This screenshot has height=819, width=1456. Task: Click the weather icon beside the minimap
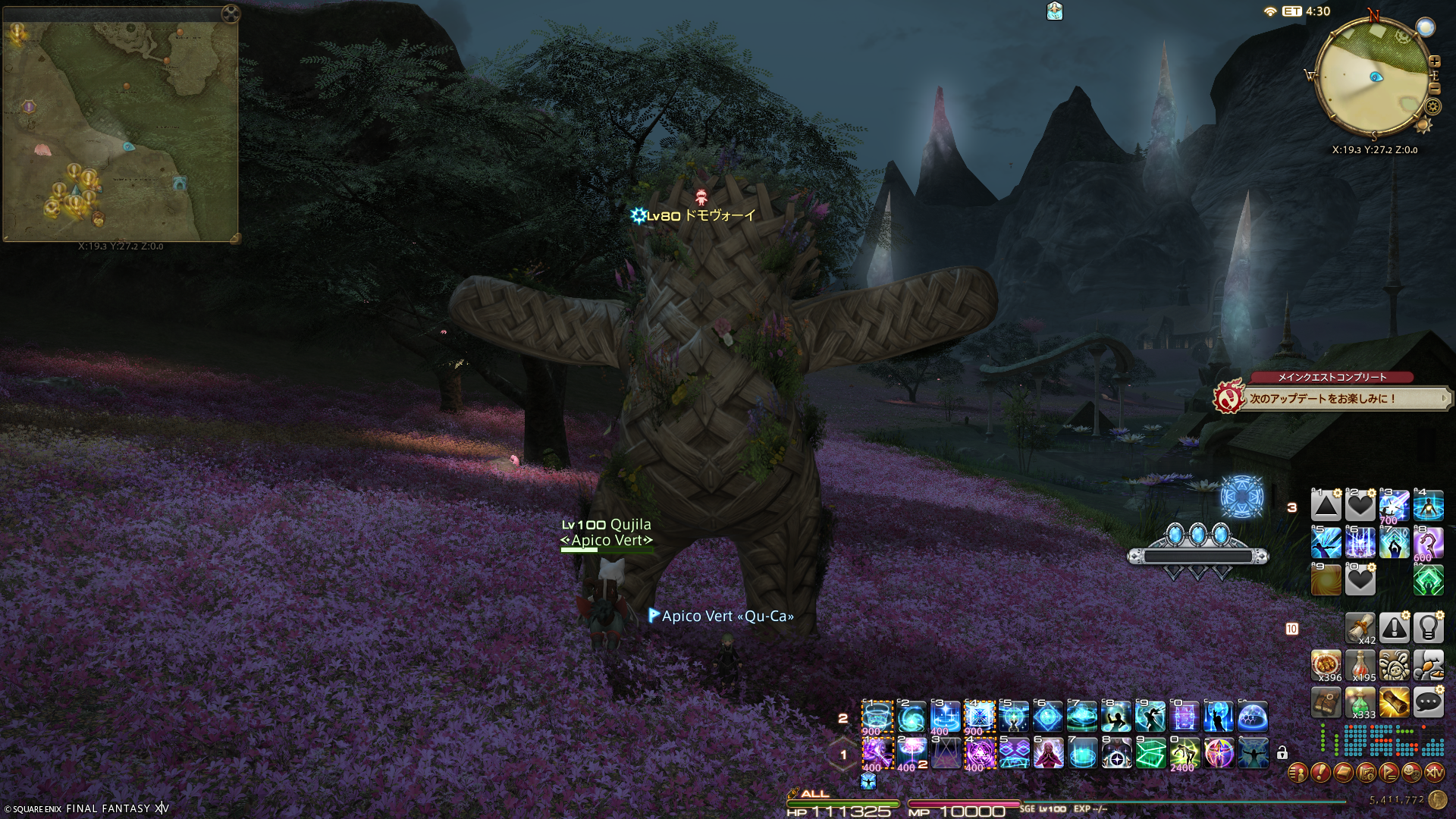click(x=1426, y=27)
